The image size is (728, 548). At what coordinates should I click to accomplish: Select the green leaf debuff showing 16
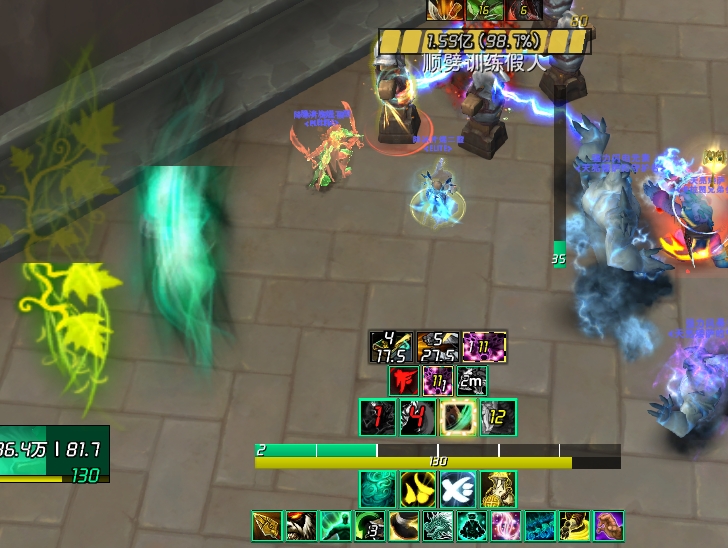[484, 10]
